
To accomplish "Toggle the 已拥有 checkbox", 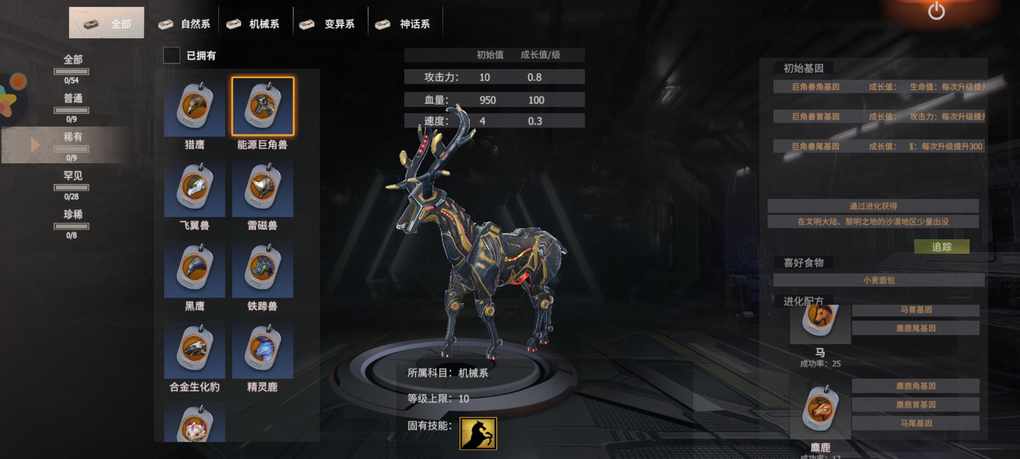I will pos(172,55).
